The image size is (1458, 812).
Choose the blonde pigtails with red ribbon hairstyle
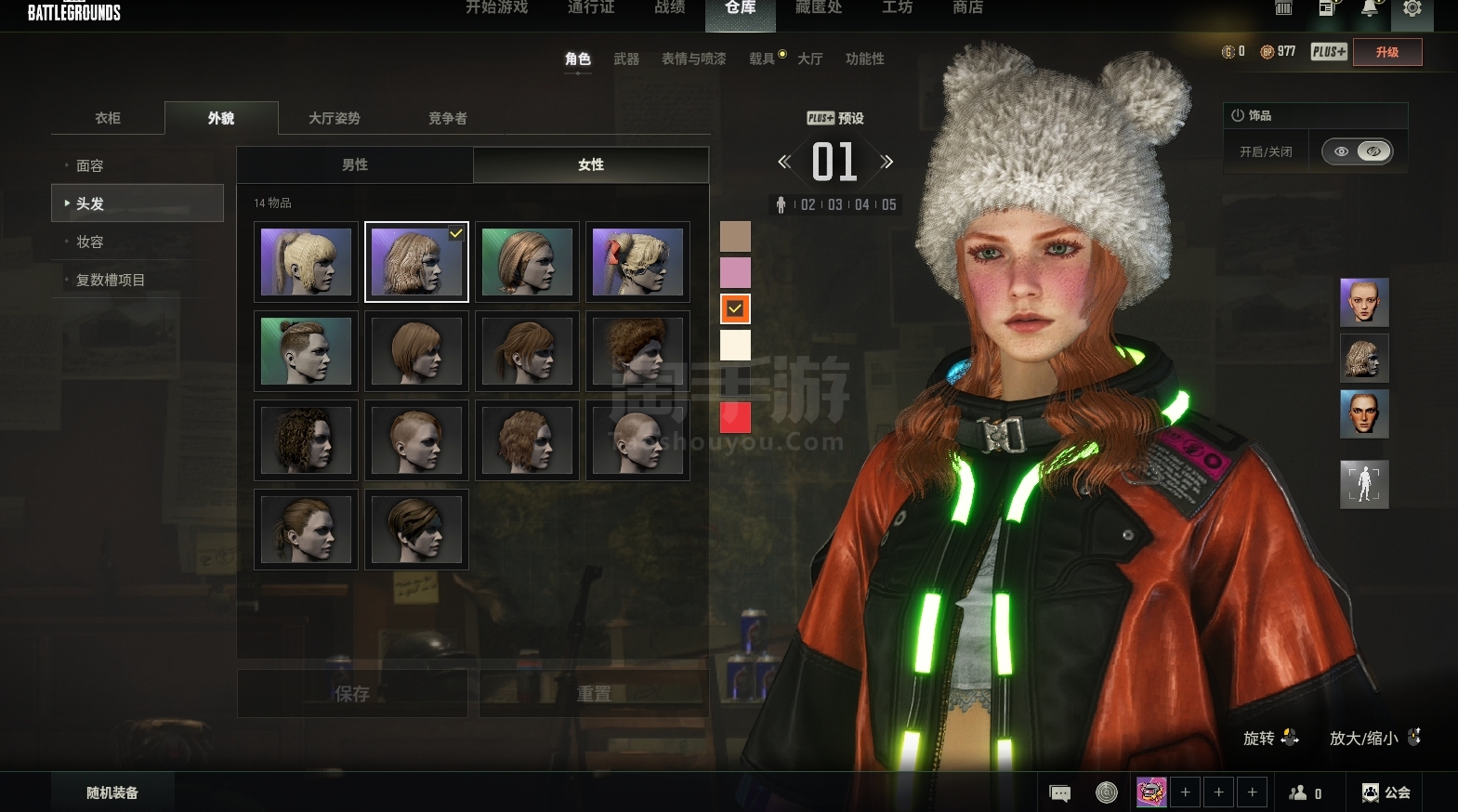coord(637,262)
